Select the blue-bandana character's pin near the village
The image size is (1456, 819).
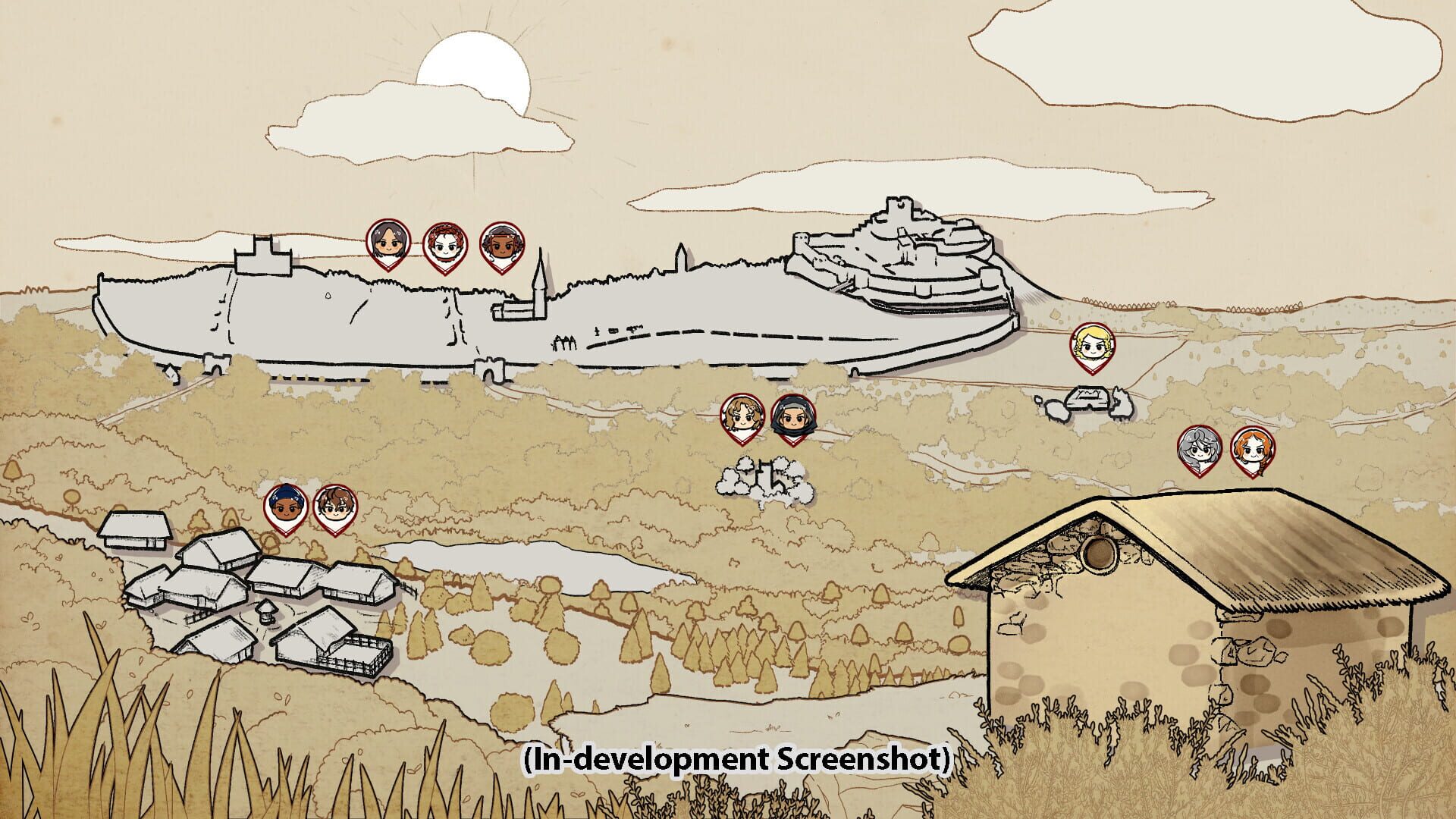click(287, 505)
